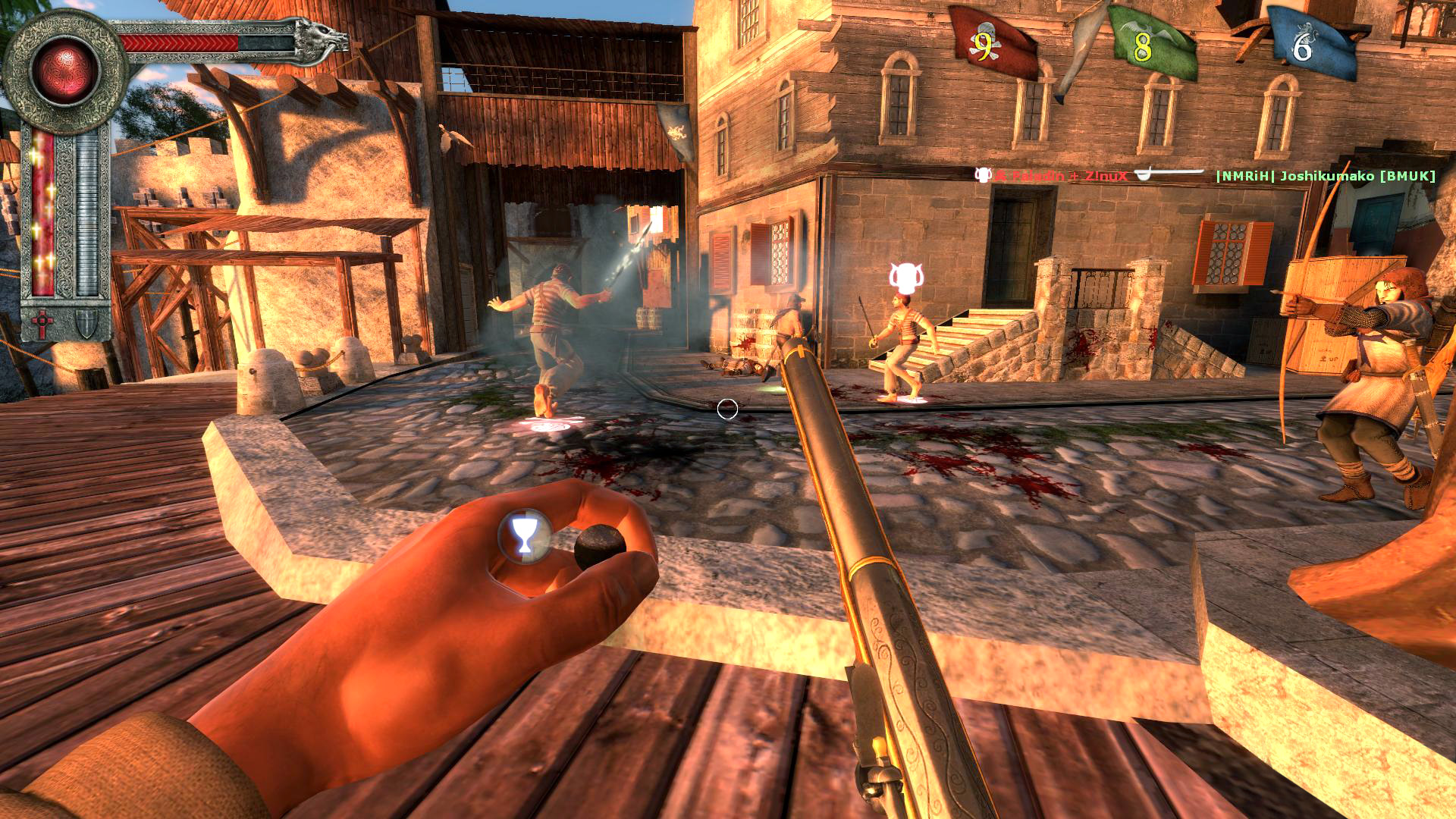Choose the green viking team flag
This screenshot has width=1456, height=819.
(x=1149, y=44)
